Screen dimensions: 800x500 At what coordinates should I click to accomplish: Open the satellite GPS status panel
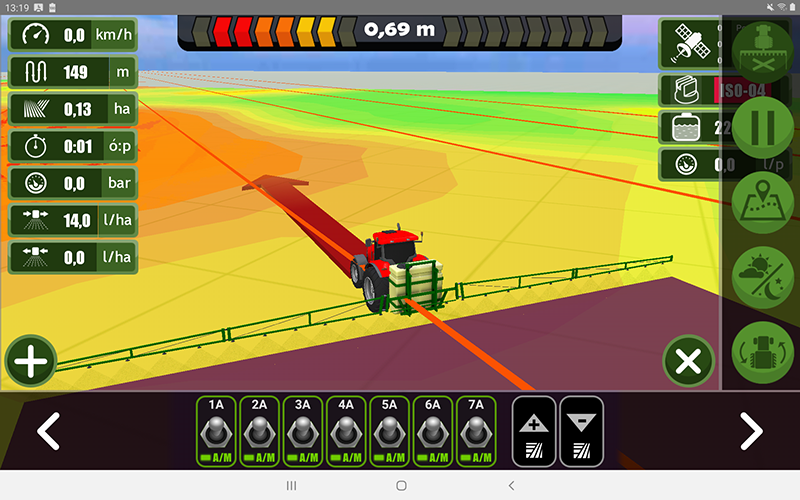[x=689, y=45]
